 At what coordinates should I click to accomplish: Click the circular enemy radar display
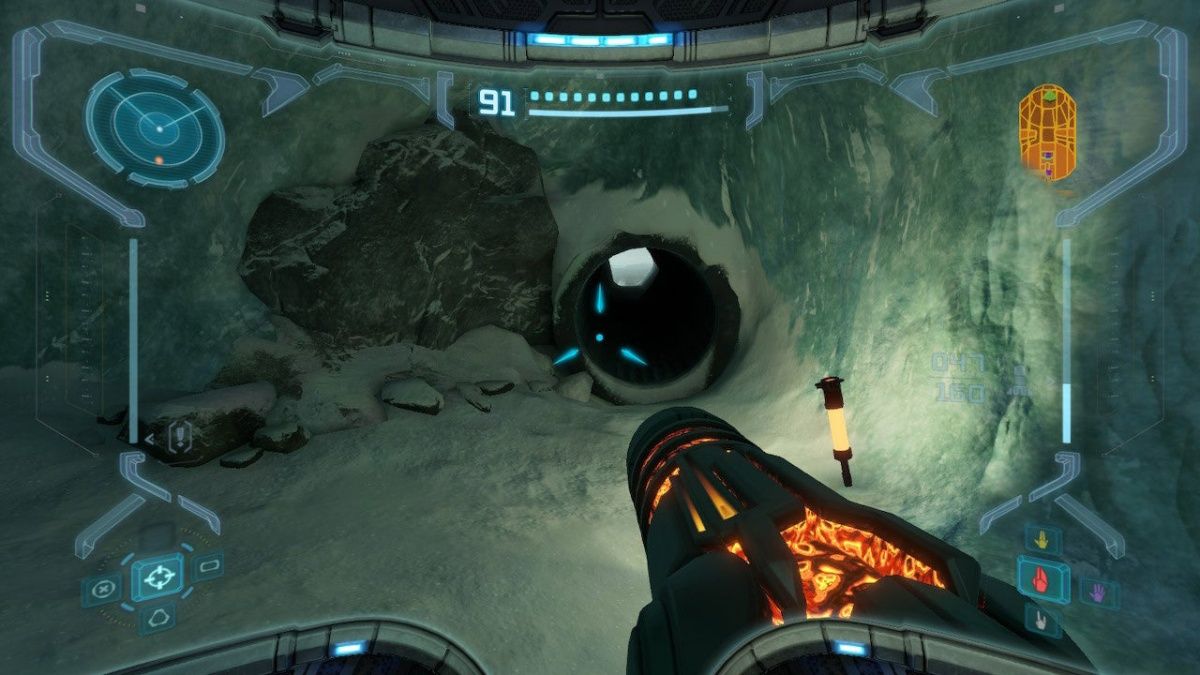pos(155,128)
